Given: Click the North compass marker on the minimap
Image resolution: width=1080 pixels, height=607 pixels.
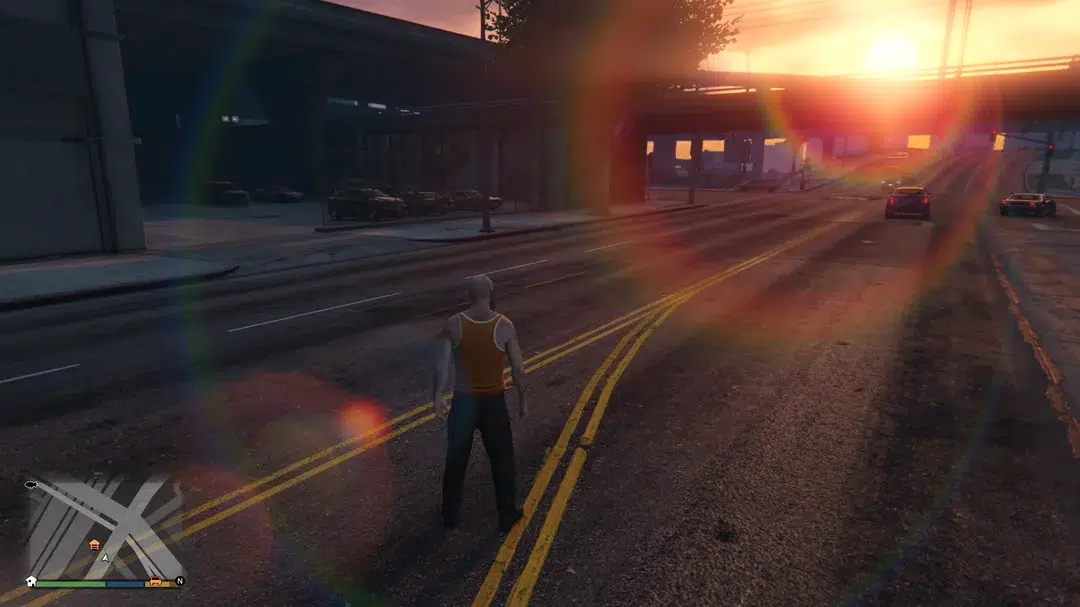Looking at the screenshot, I should tap(180, 580).
